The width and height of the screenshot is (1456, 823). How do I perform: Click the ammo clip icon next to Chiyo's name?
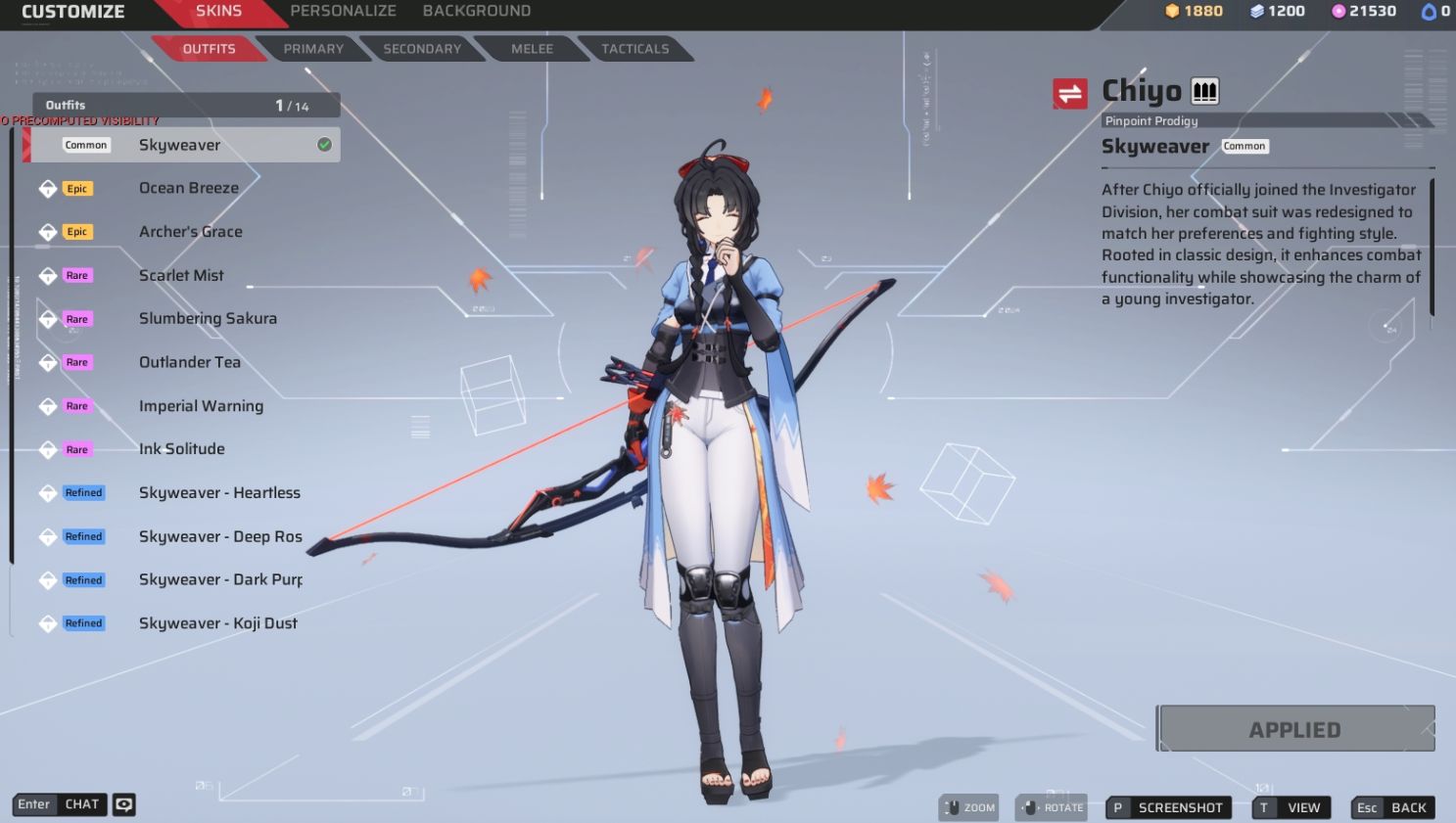coord(1204,90)
